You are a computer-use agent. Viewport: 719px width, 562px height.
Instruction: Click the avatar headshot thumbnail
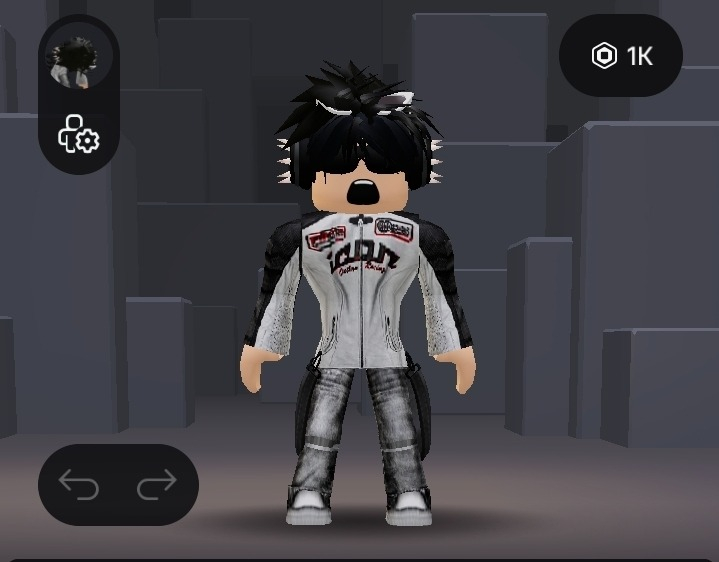coord(78,63)
